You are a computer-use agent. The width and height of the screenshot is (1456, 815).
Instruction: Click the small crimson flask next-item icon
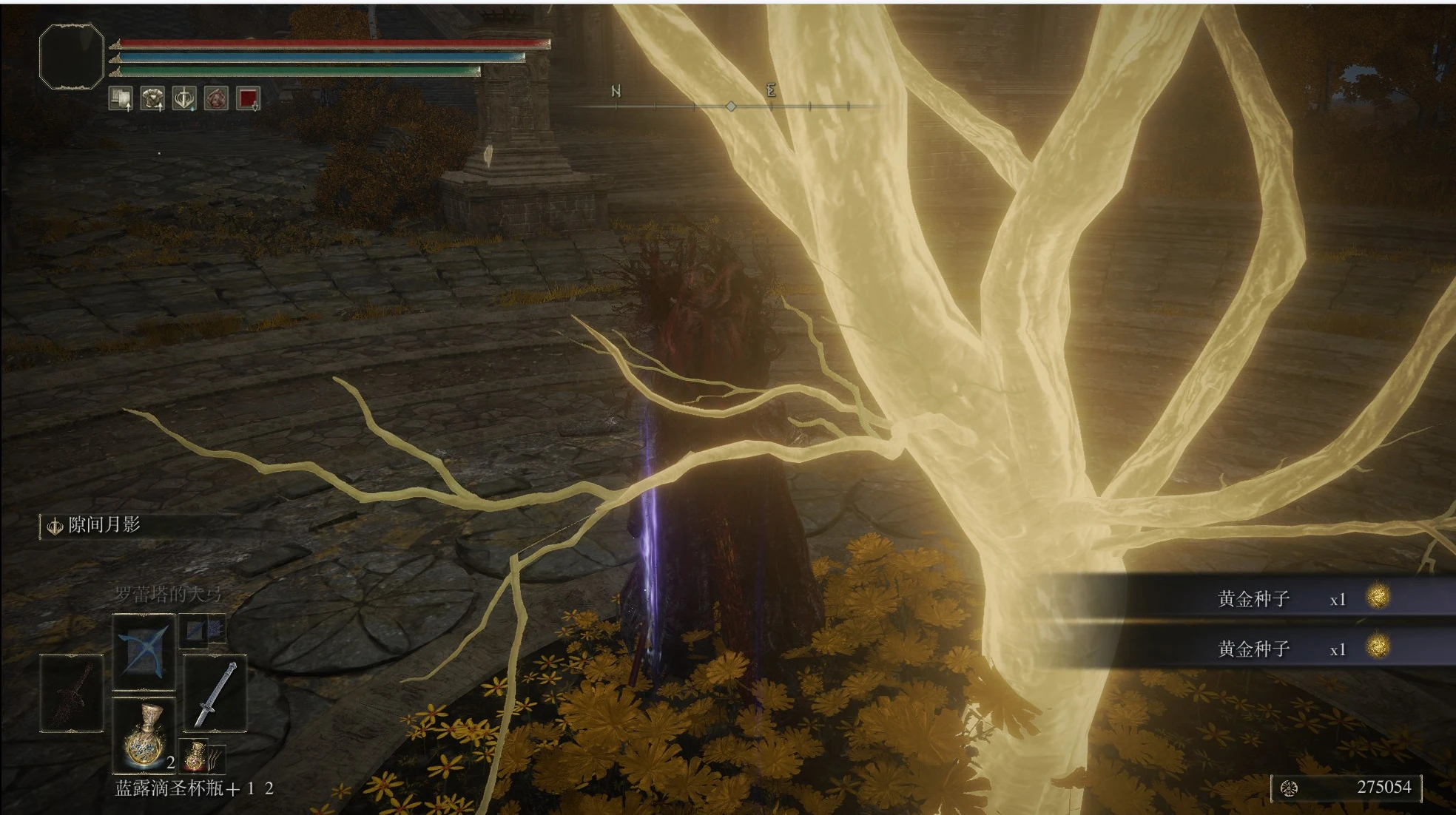[x=195, y=756]
